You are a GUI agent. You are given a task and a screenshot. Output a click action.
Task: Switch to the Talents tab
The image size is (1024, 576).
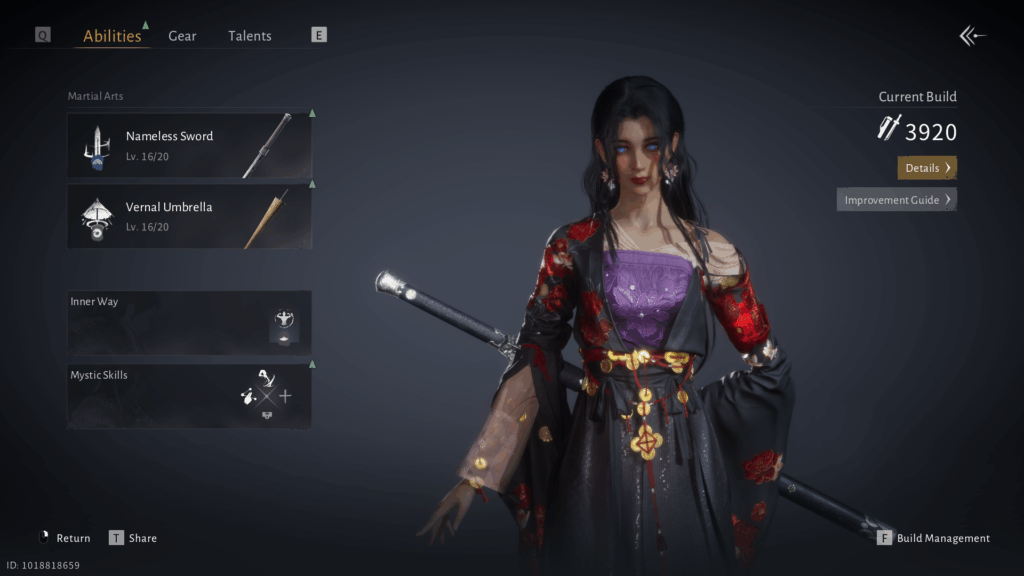(249, 36)
